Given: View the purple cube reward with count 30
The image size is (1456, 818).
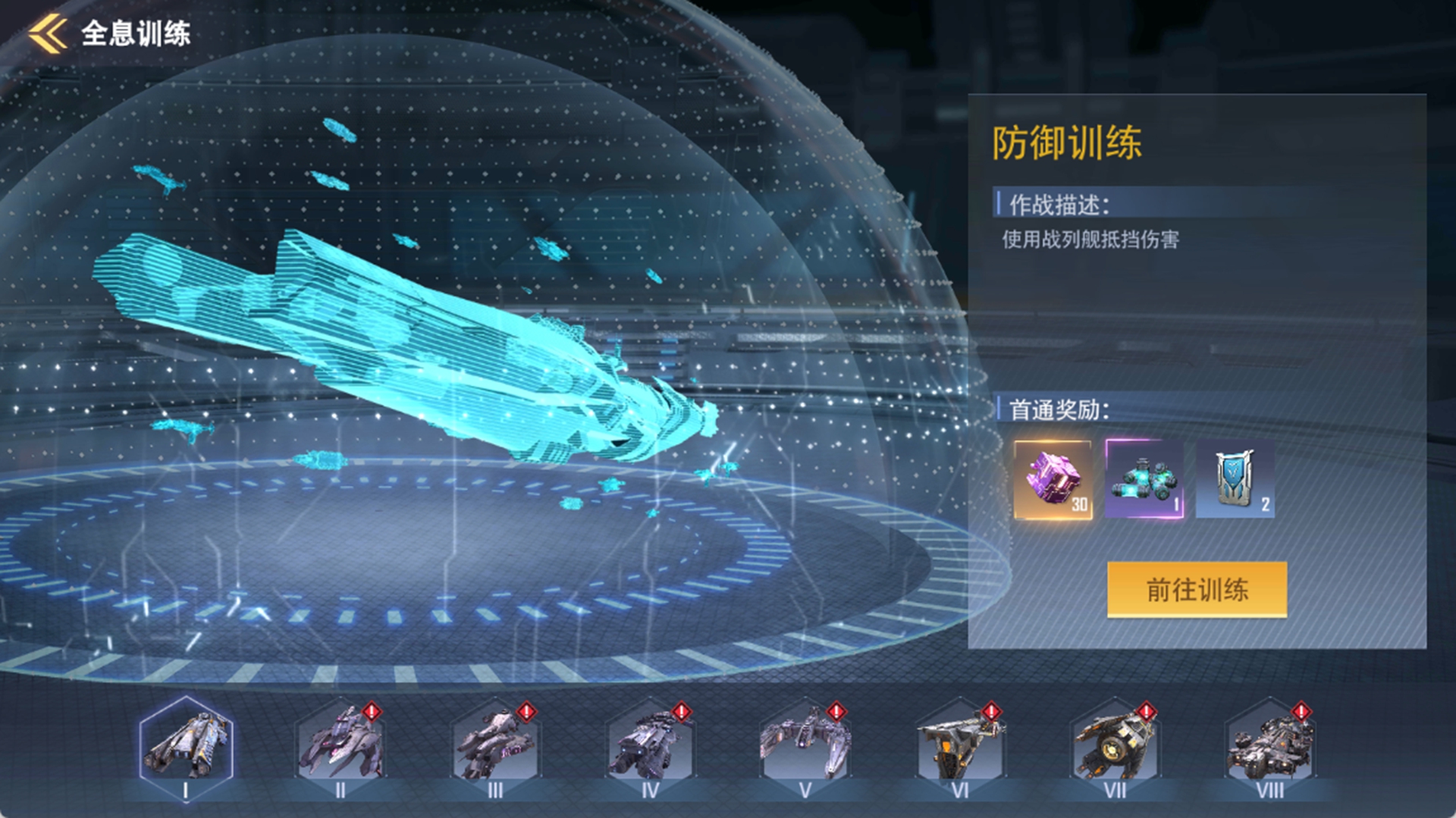Looking at the screenshot, I should point(1050,480).
